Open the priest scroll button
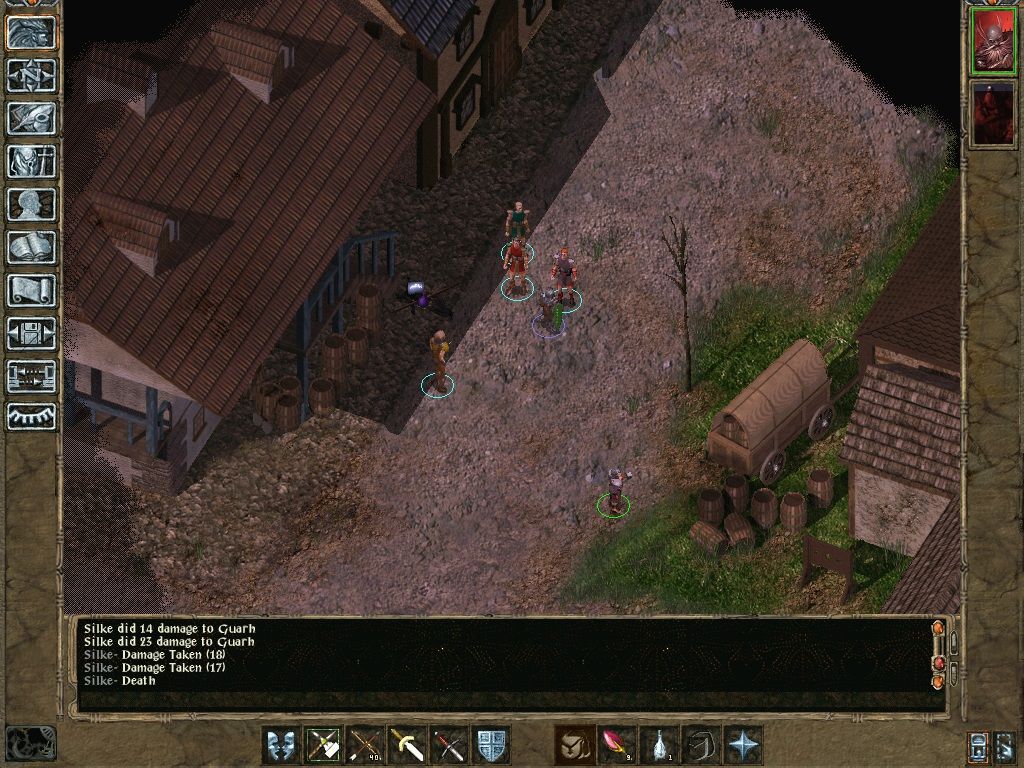 coord(31,290)
